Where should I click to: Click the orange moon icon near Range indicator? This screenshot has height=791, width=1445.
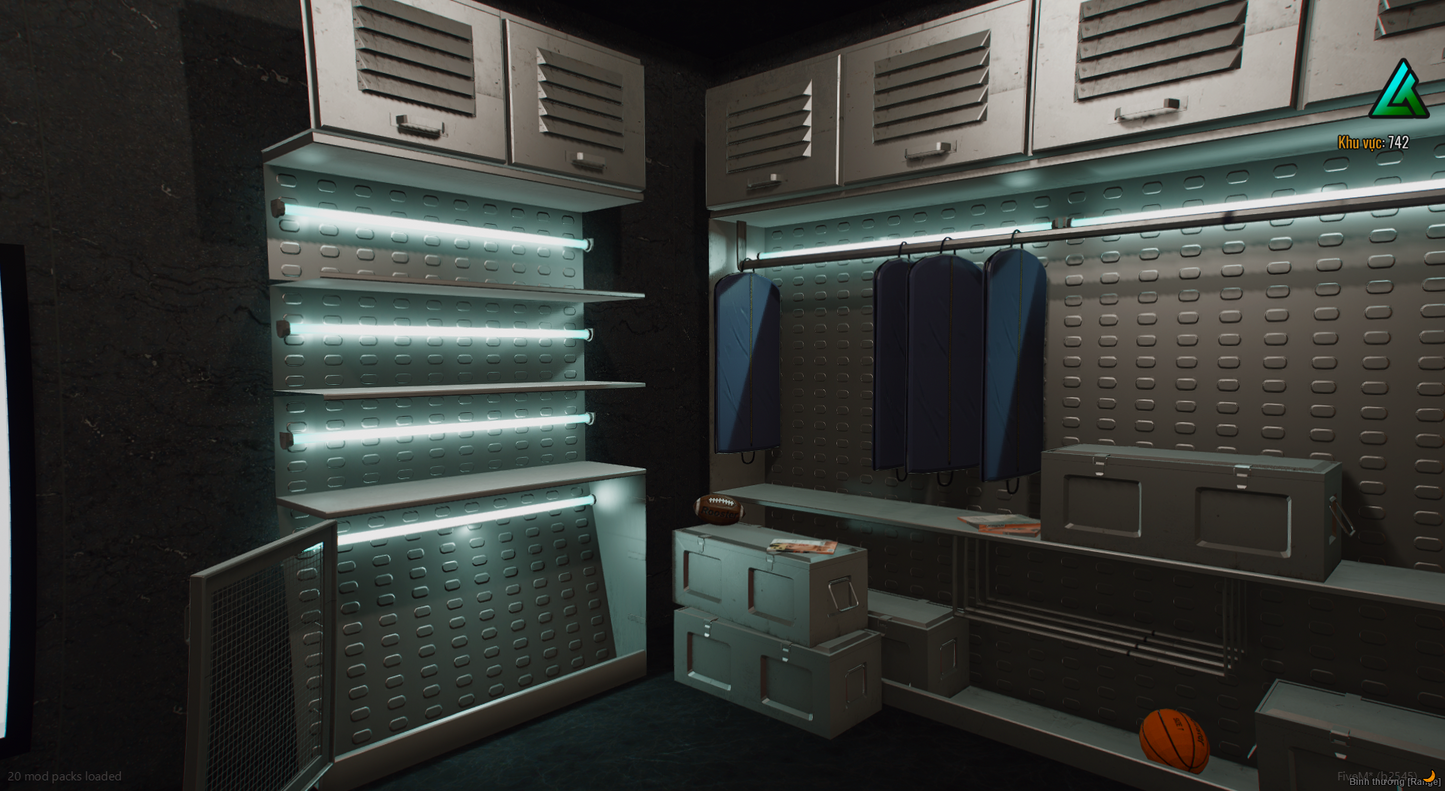point(1432,778)
